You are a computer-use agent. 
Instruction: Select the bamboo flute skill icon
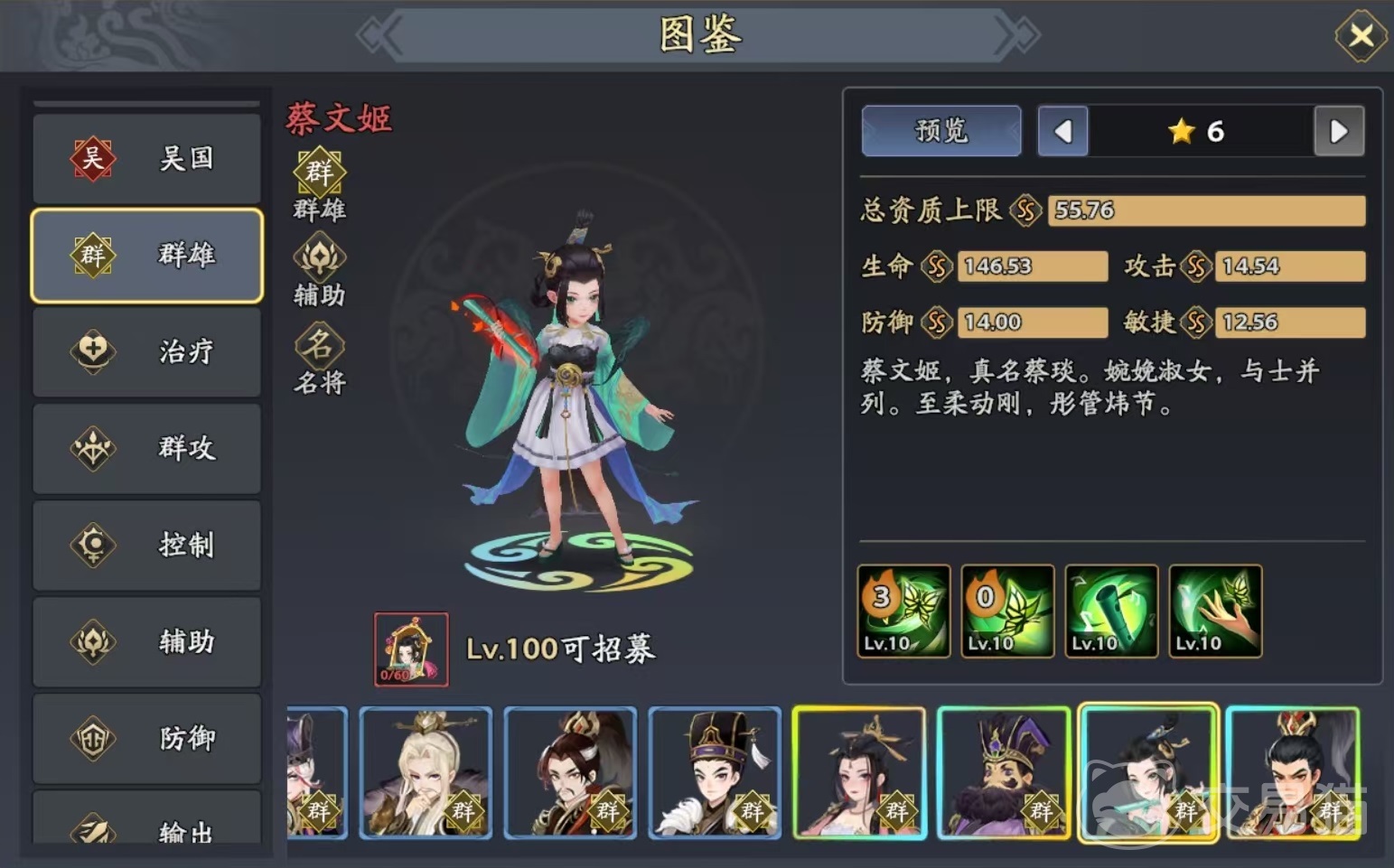1110,611
